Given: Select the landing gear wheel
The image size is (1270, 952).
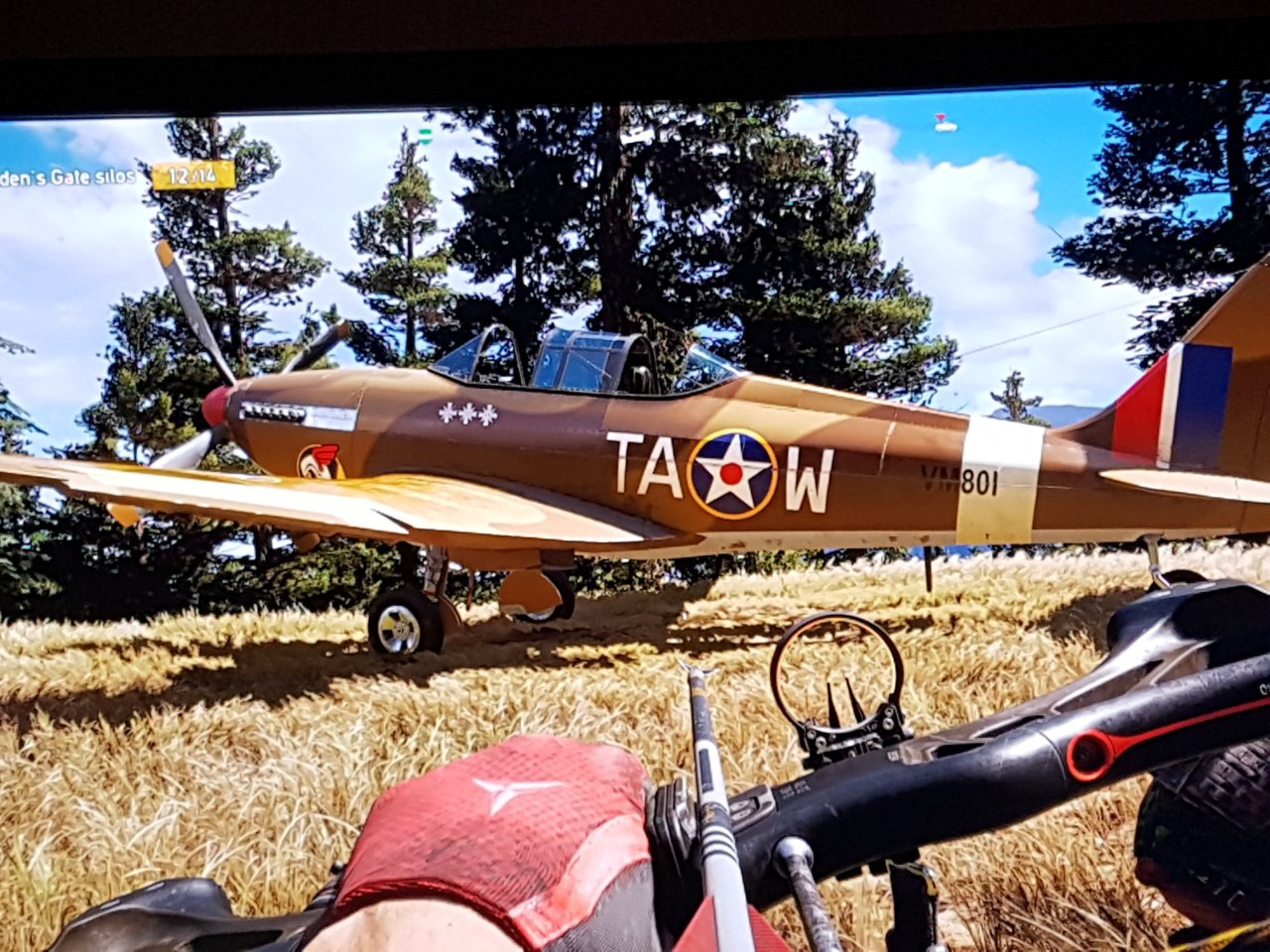Looking at the screenshot, I should coord(399,625).
